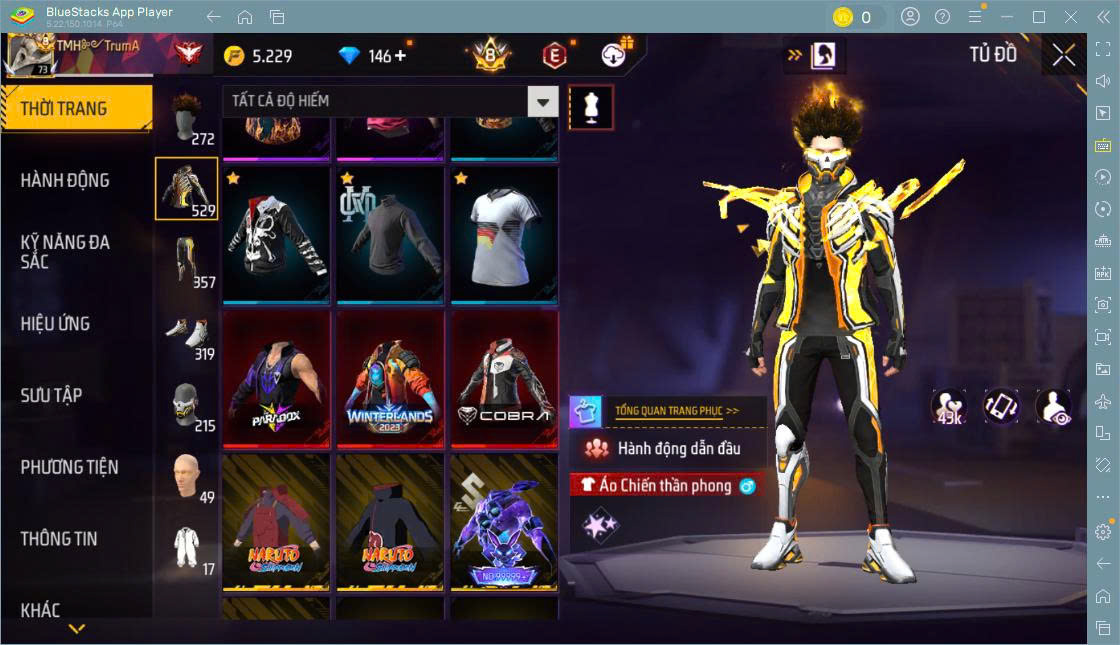The height and width of the screenshot is (645, 1120).
Task: Pick the Cobra jacket item
Action: (504, 378)
